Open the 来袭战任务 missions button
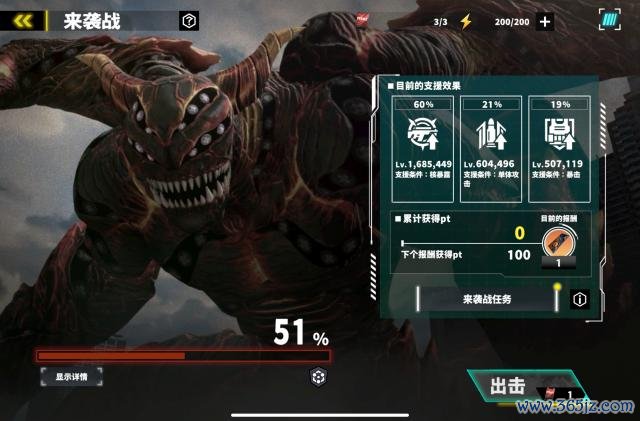Image resolution: width=640 pixels, height=421 pixels. [x=488, y=298]
